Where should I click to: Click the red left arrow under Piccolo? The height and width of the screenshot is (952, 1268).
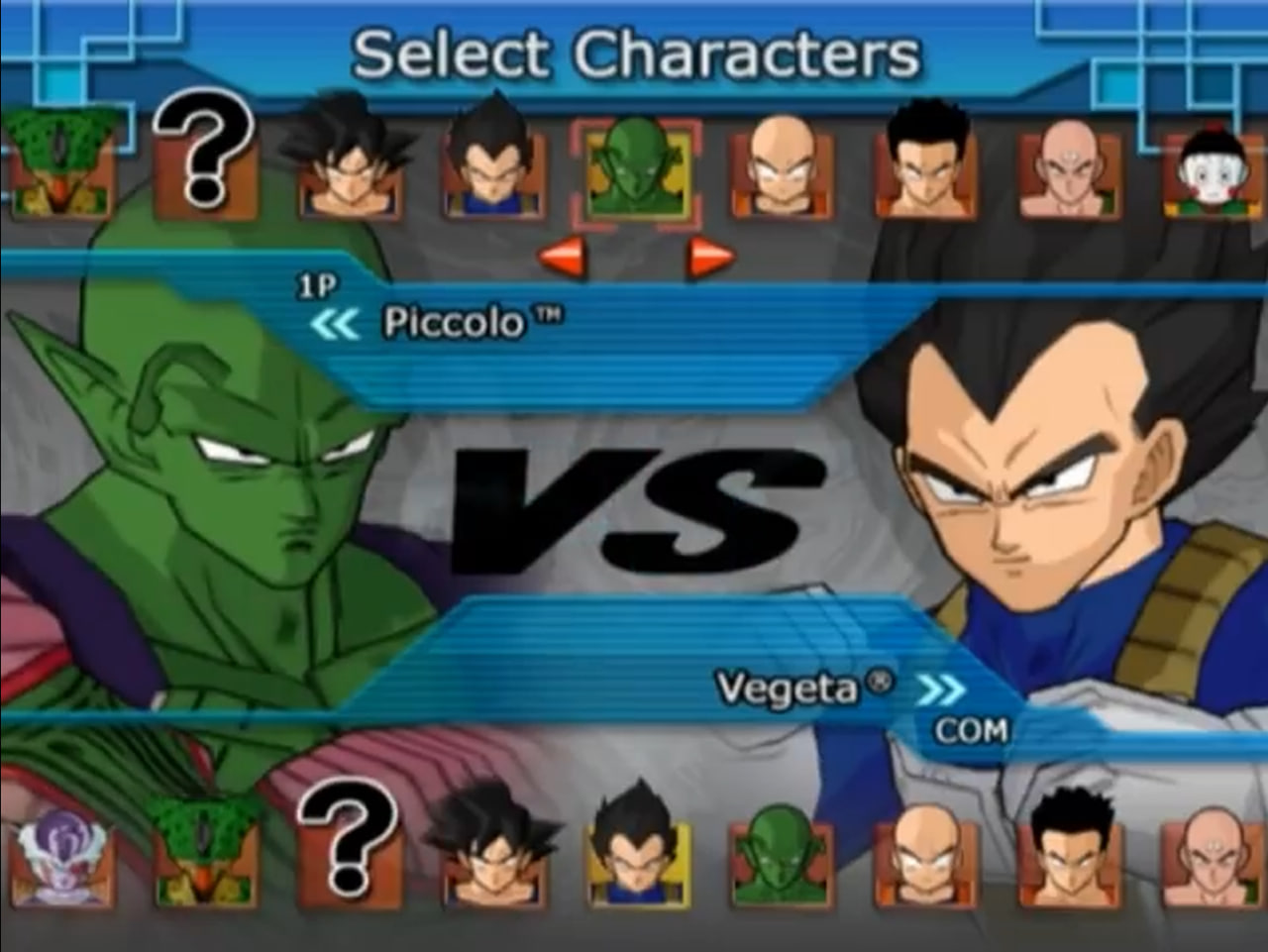tap(562, 259)
